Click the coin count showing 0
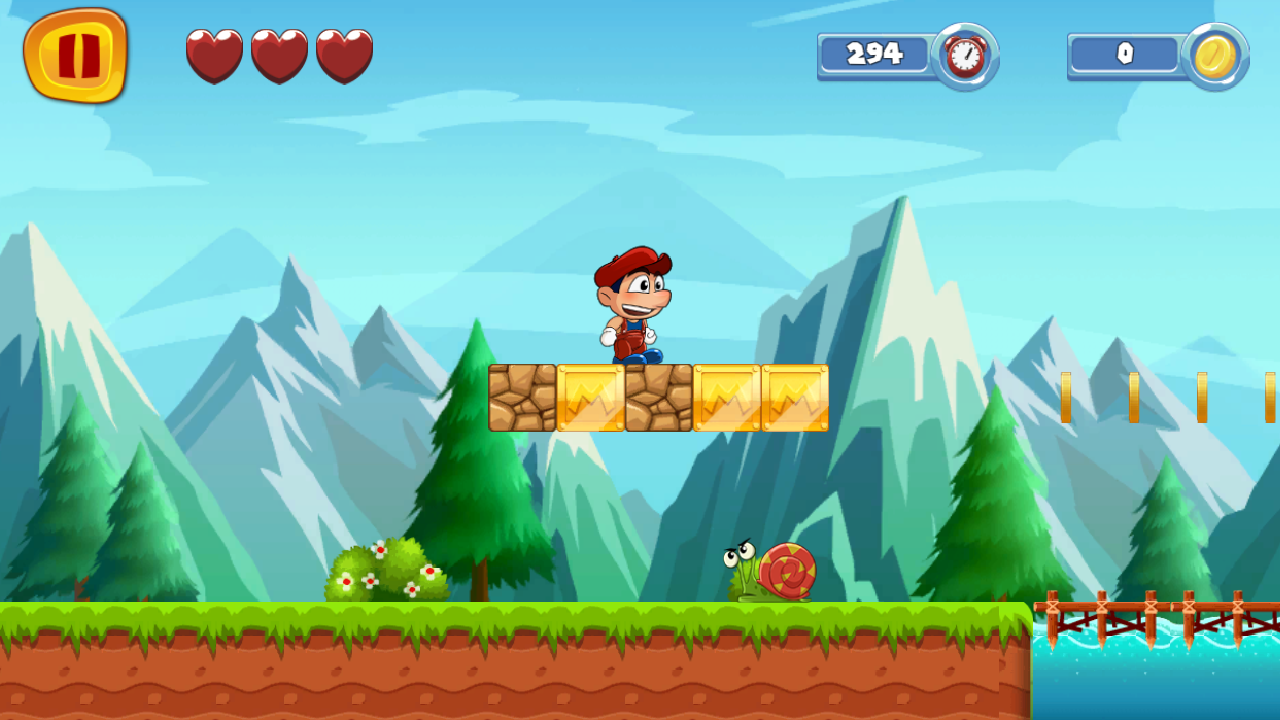This screenshot has height=720, width=1280. [x=1124, y=56]
